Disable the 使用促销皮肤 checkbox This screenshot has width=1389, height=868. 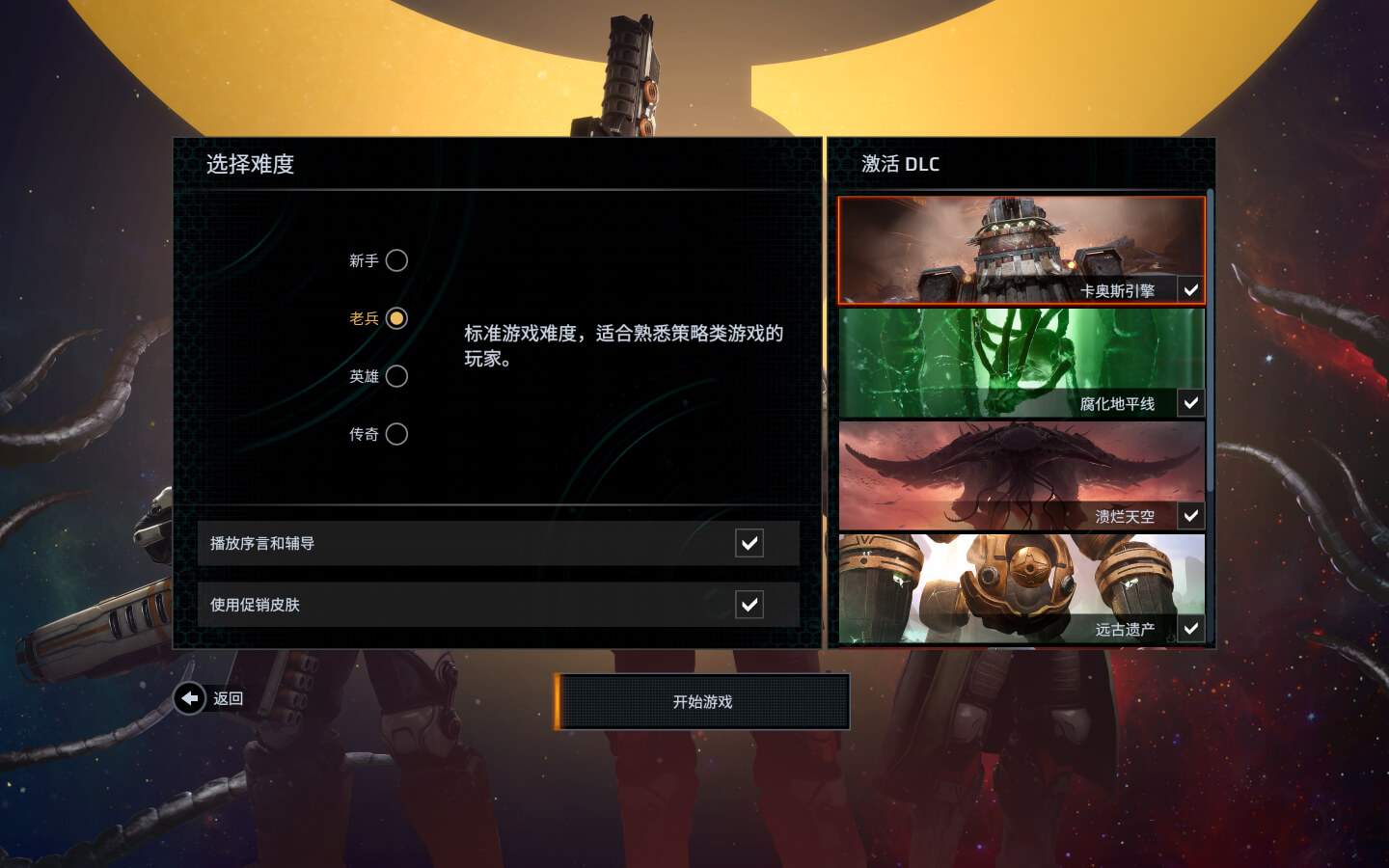(x=749, y=605)
